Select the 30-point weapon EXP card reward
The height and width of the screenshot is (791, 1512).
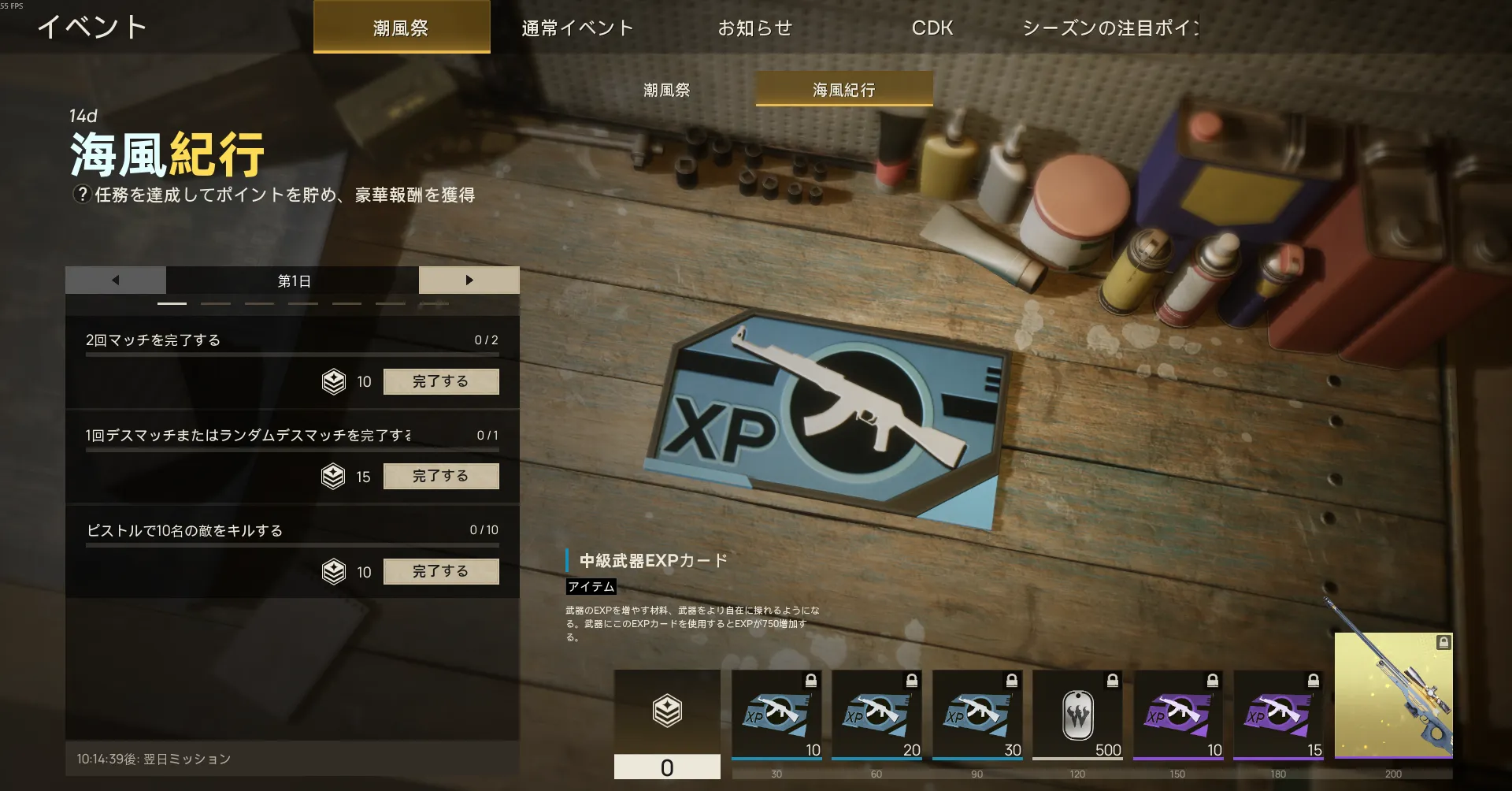(976, 713)
